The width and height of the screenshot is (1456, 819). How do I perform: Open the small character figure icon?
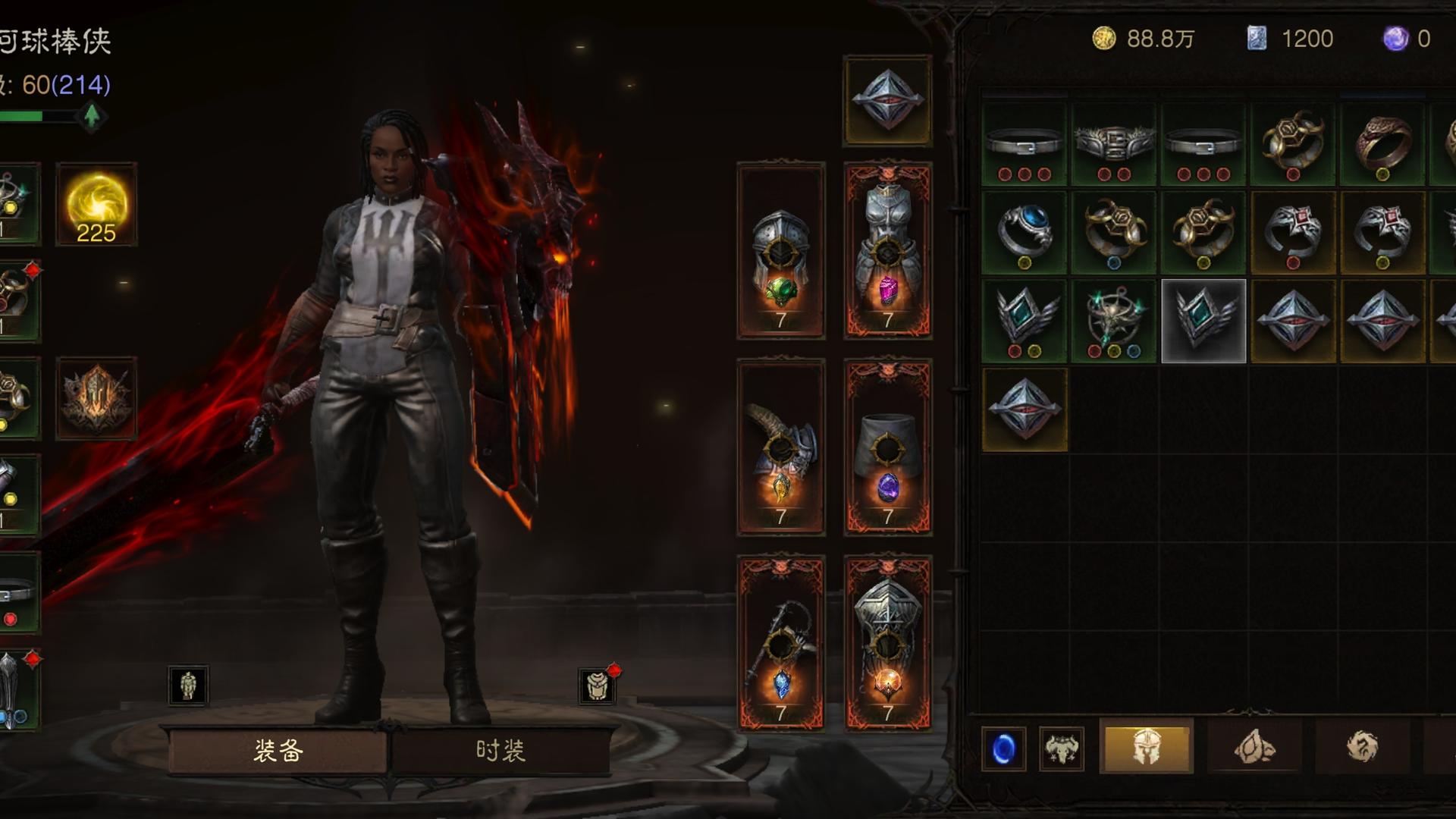coord(188,686)
